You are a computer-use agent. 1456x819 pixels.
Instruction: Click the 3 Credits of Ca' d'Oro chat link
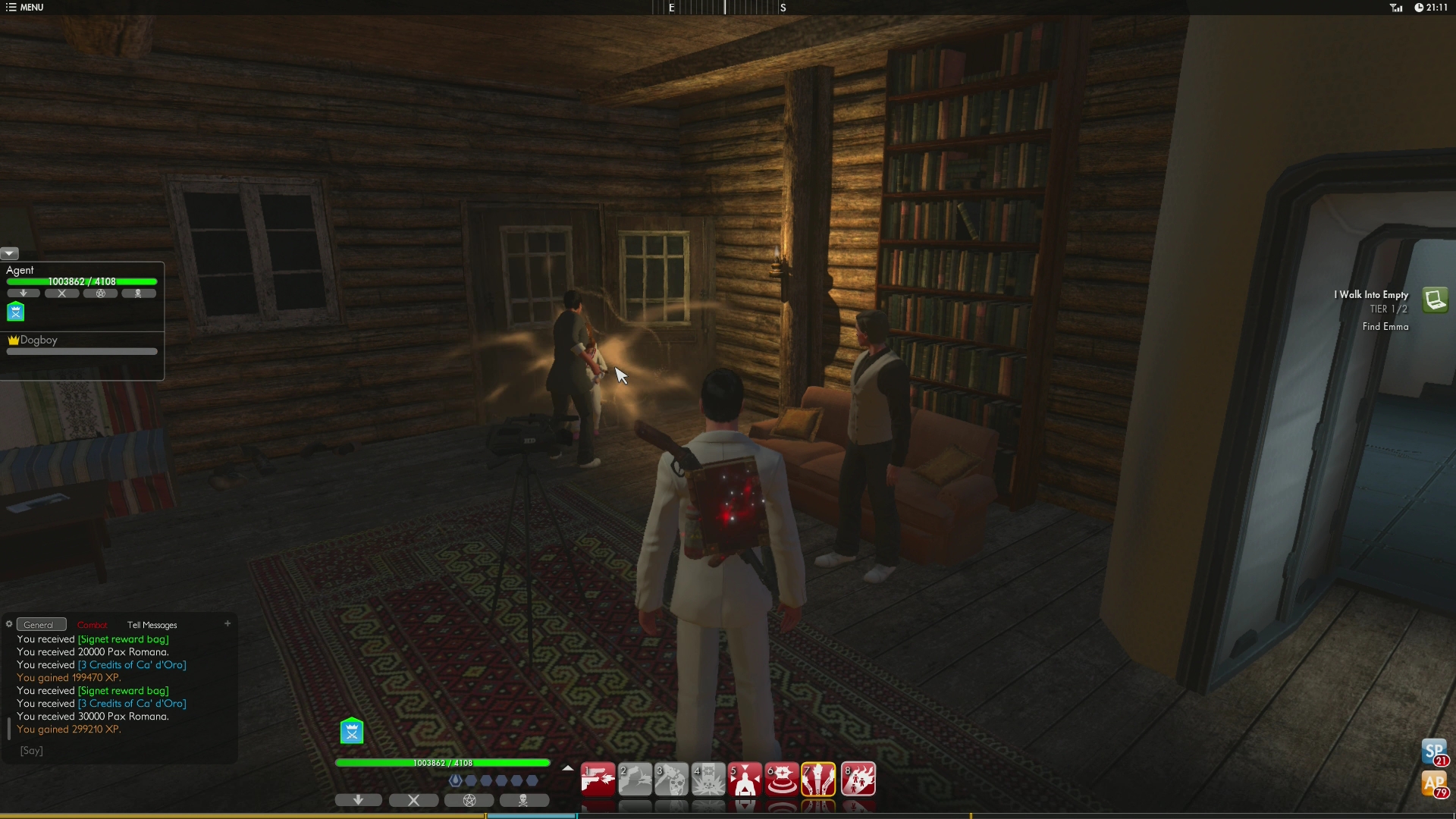click(x=131, y=664)
